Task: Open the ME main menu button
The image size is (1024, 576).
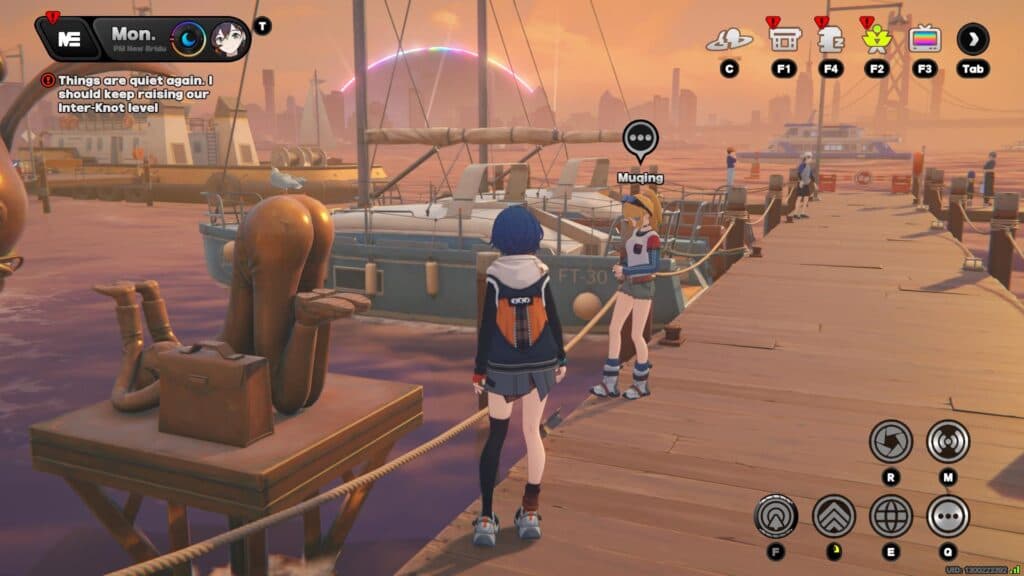Action: coord(69,40)
